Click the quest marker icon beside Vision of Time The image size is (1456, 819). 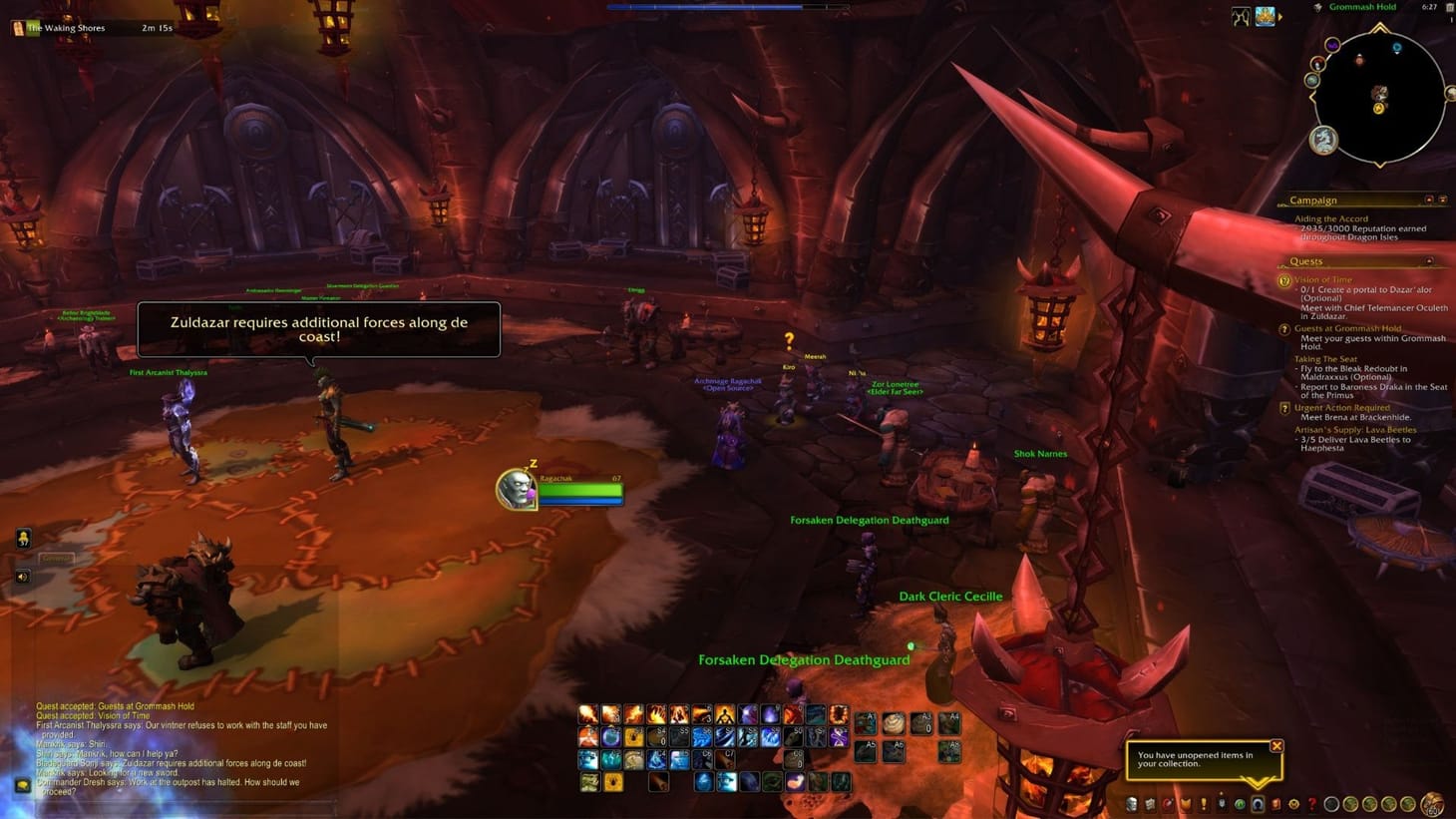1284,281
